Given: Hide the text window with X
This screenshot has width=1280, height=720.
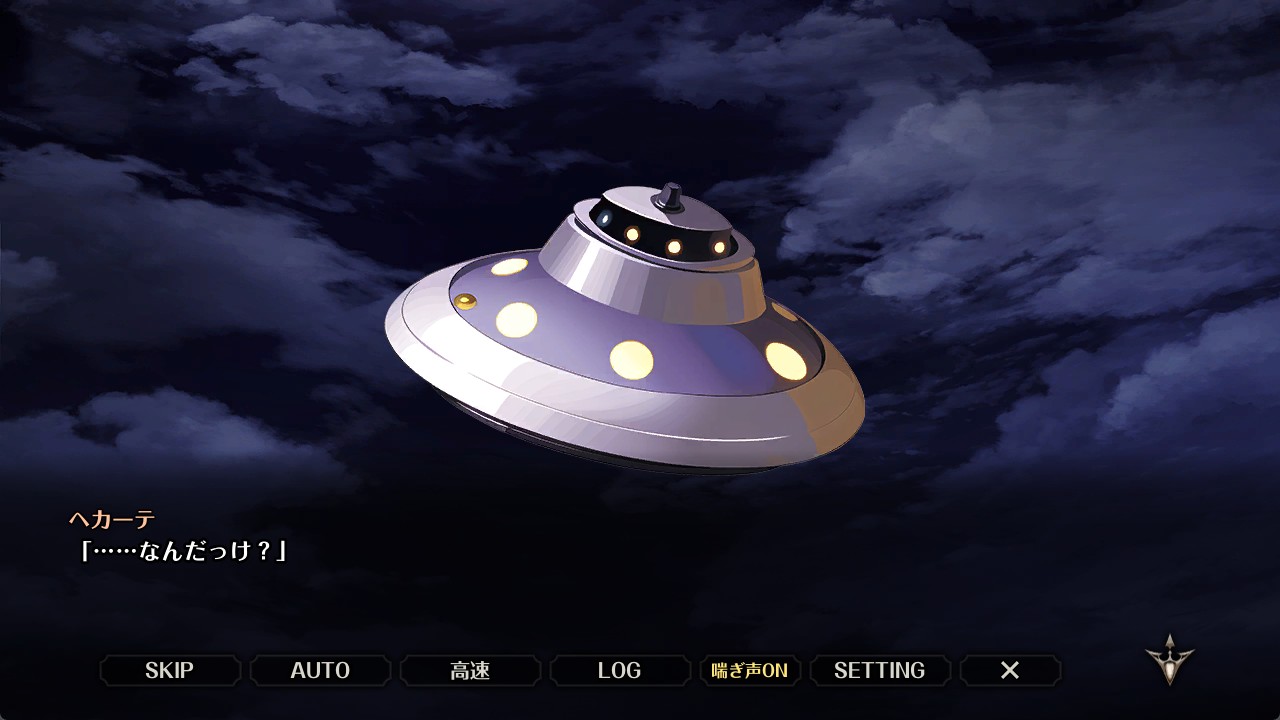Looking at the screenshot, I should click(1010, 670).
